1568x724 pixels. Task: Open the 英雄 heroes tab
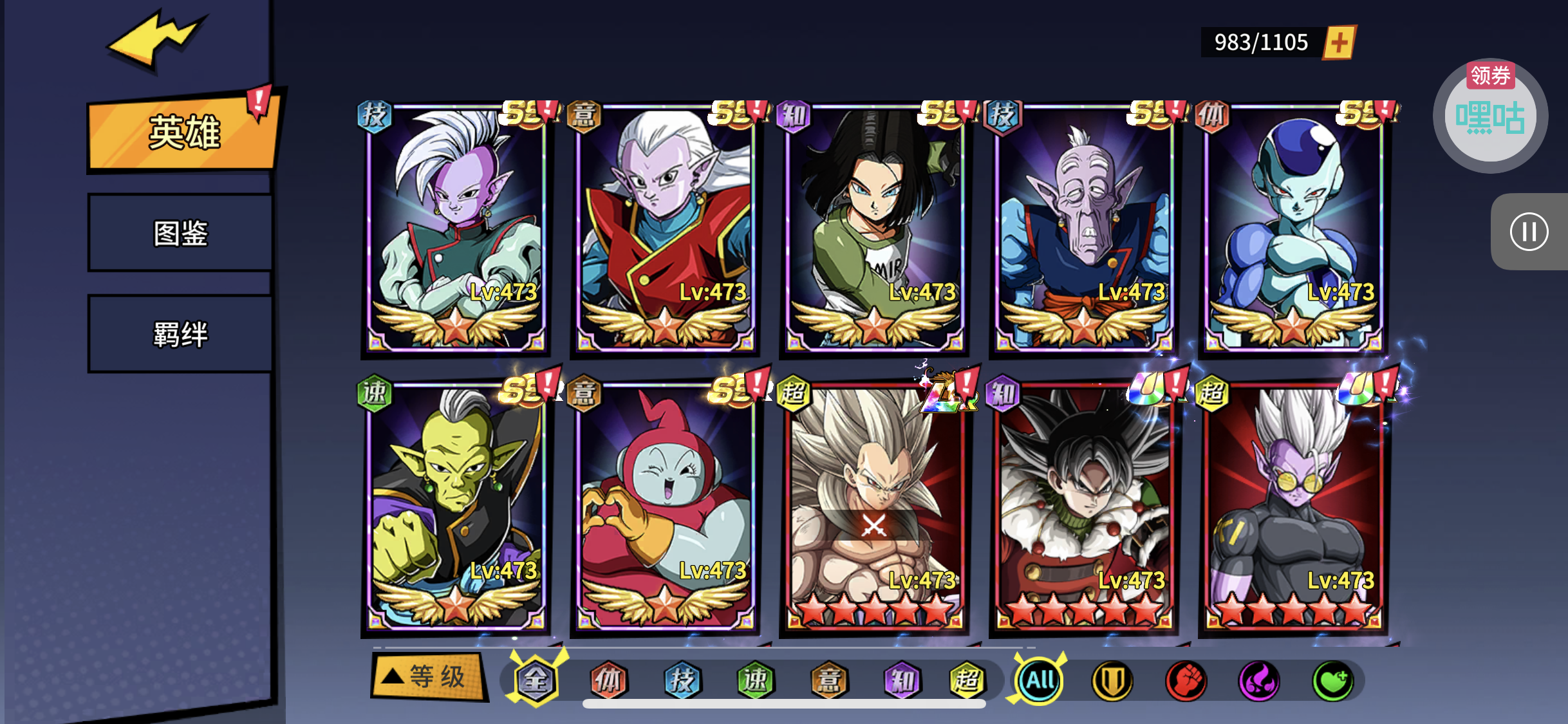[x=183, y=133]
